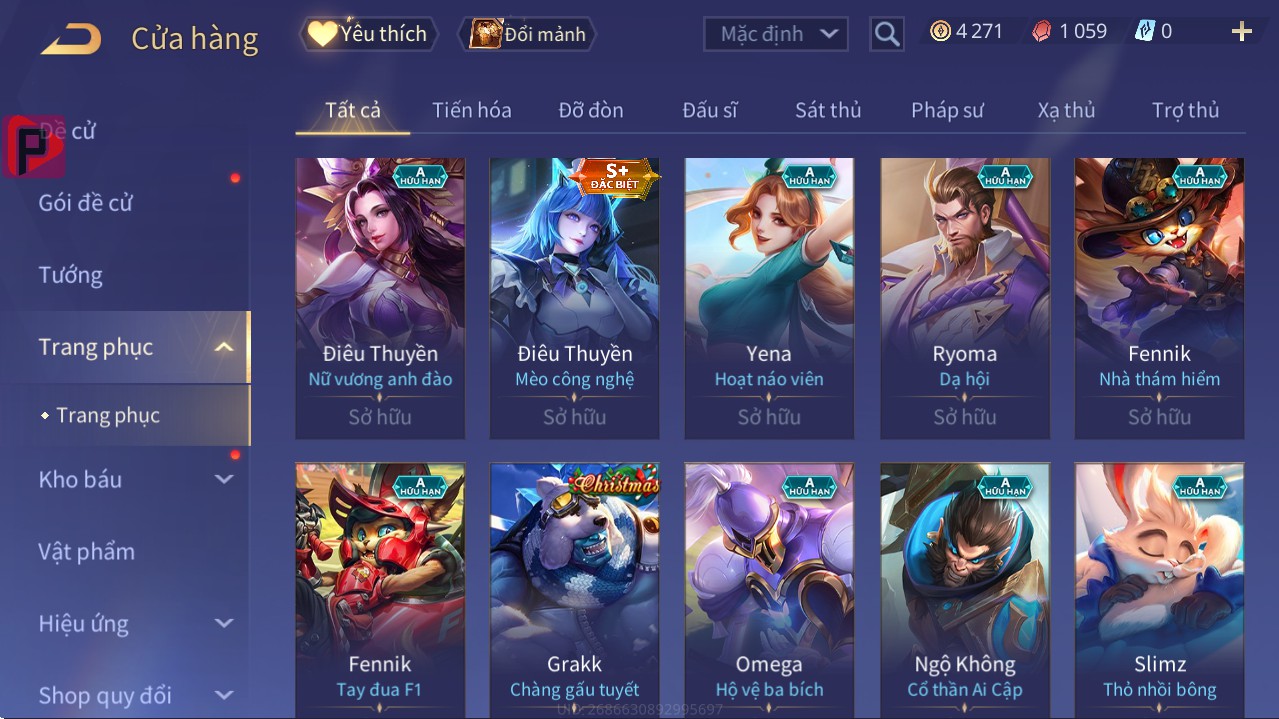Go to the Tướng shop section
This screenshot has height=719, width=1279.
coord(71,275)
